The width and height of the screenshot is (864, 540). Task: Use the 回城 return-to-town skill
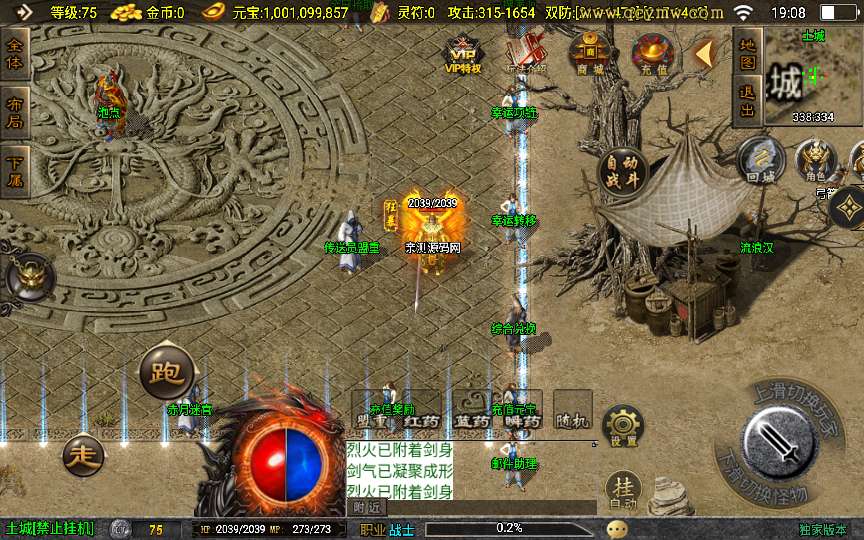(761, 161)
